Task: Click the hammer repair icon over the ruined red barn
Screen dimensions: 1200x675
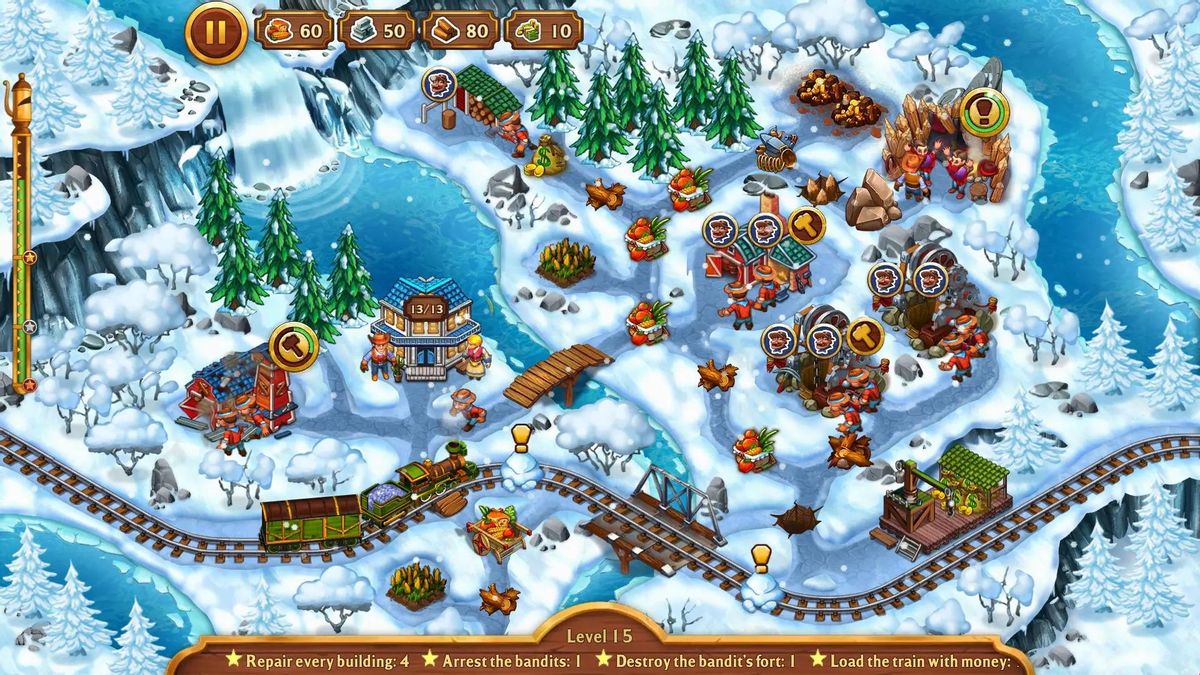Action: click(x=292, y=346)
